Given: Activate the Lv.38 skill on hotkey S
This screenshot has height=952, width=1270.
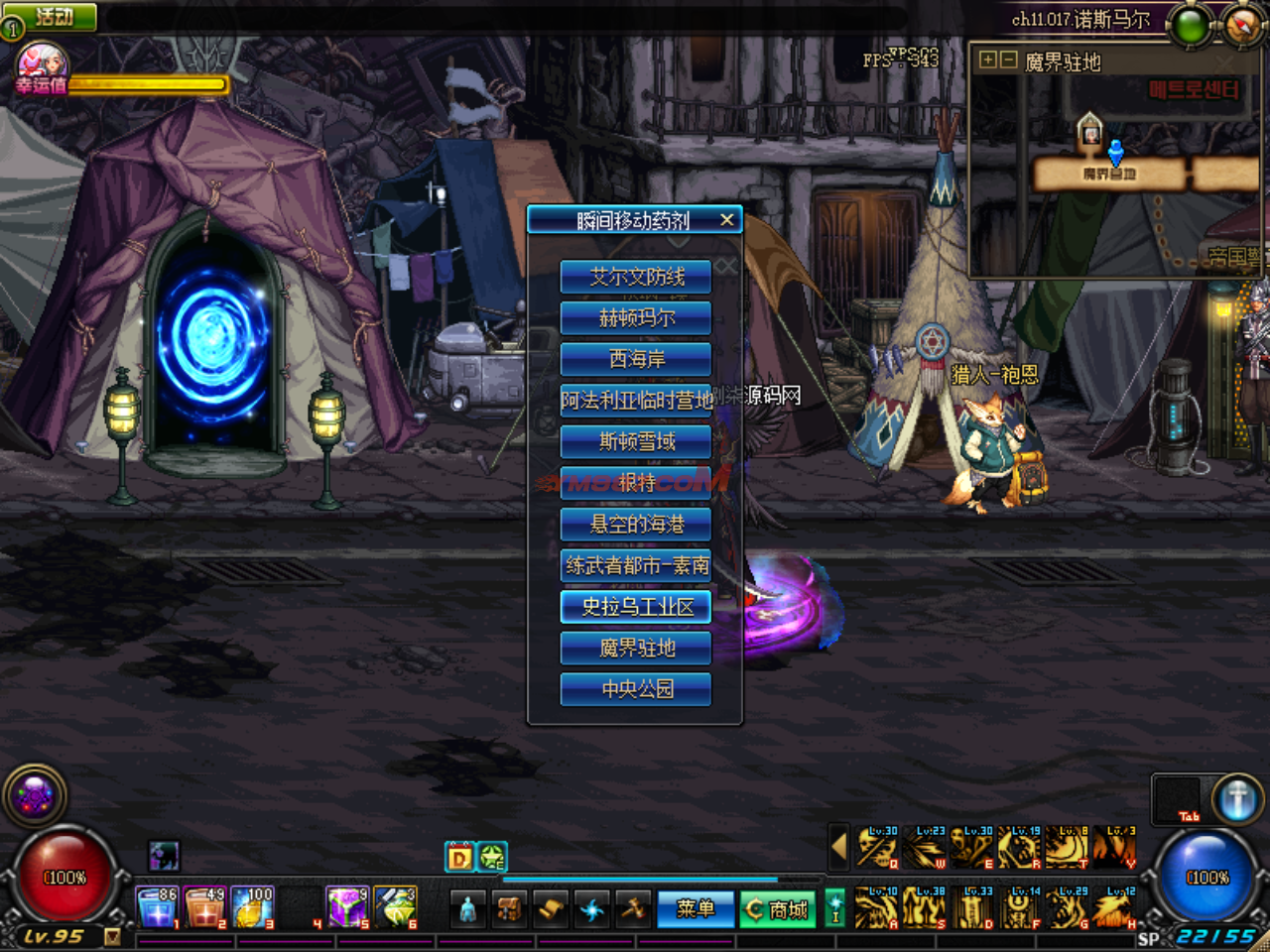Looking at the screenshot, I should (x=924, y=908).
